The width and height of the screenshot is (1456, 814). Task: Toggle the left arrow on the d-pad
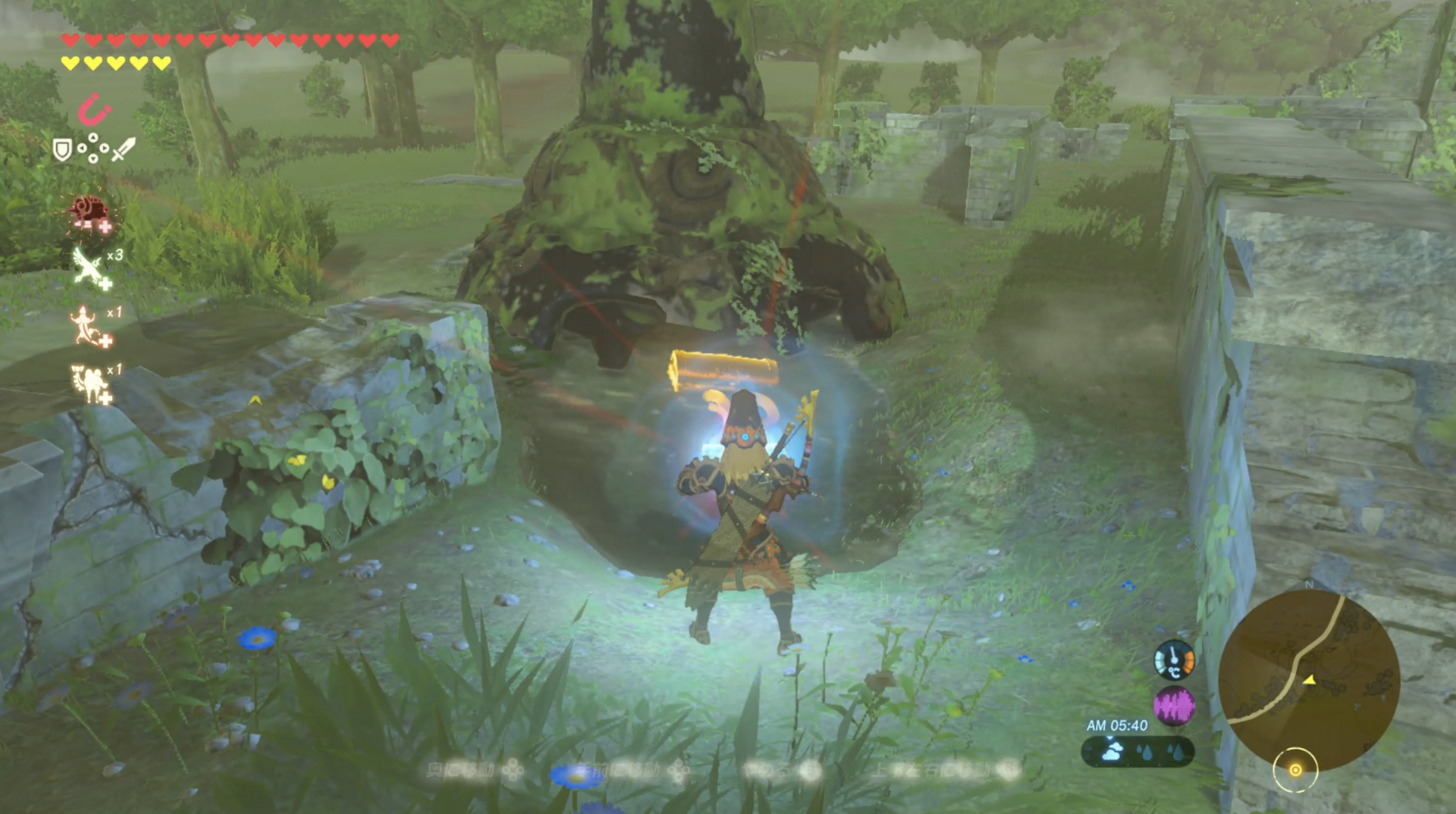[83, 148]
